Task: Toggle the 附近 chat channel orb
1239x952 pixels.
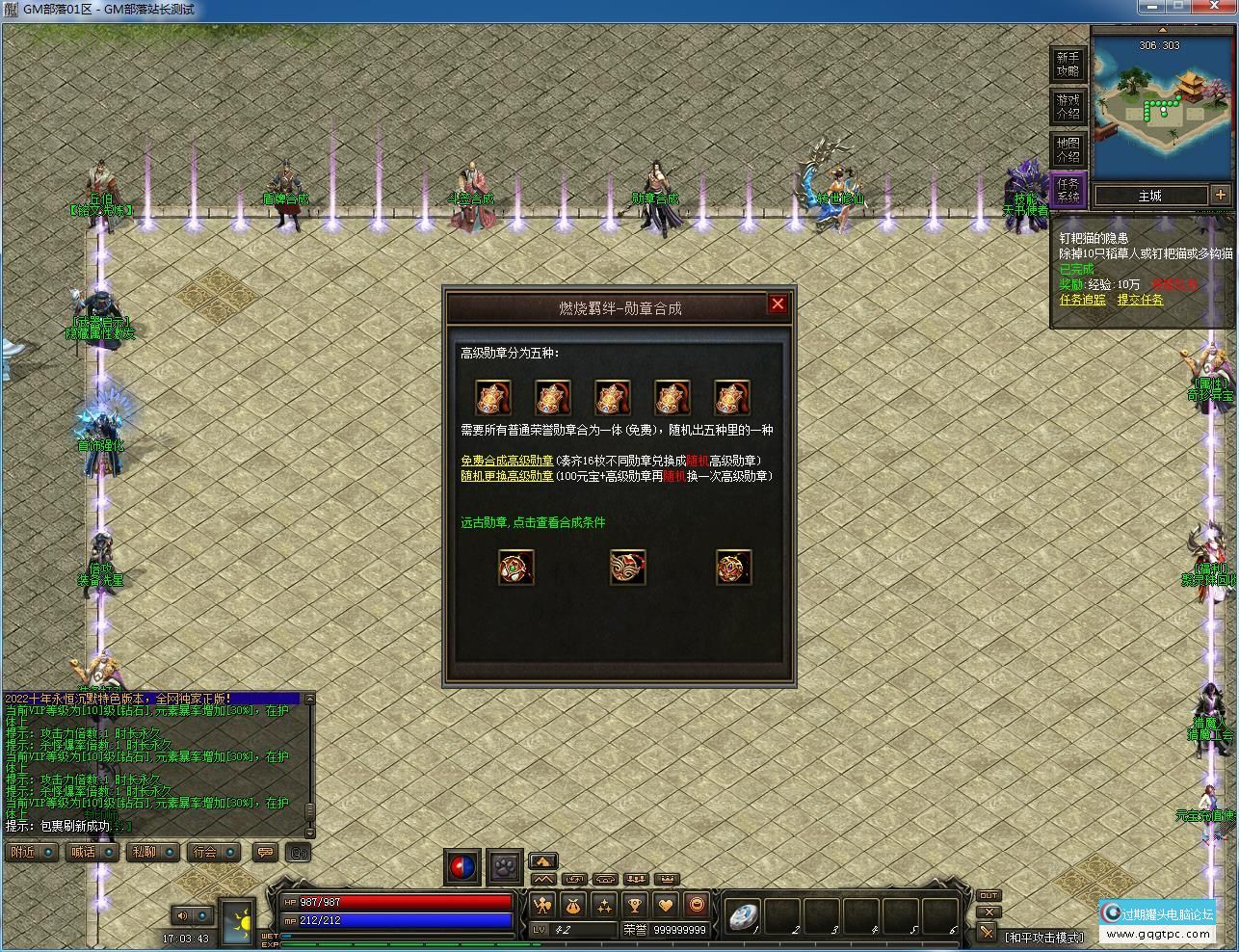Action: coord(48,852)
